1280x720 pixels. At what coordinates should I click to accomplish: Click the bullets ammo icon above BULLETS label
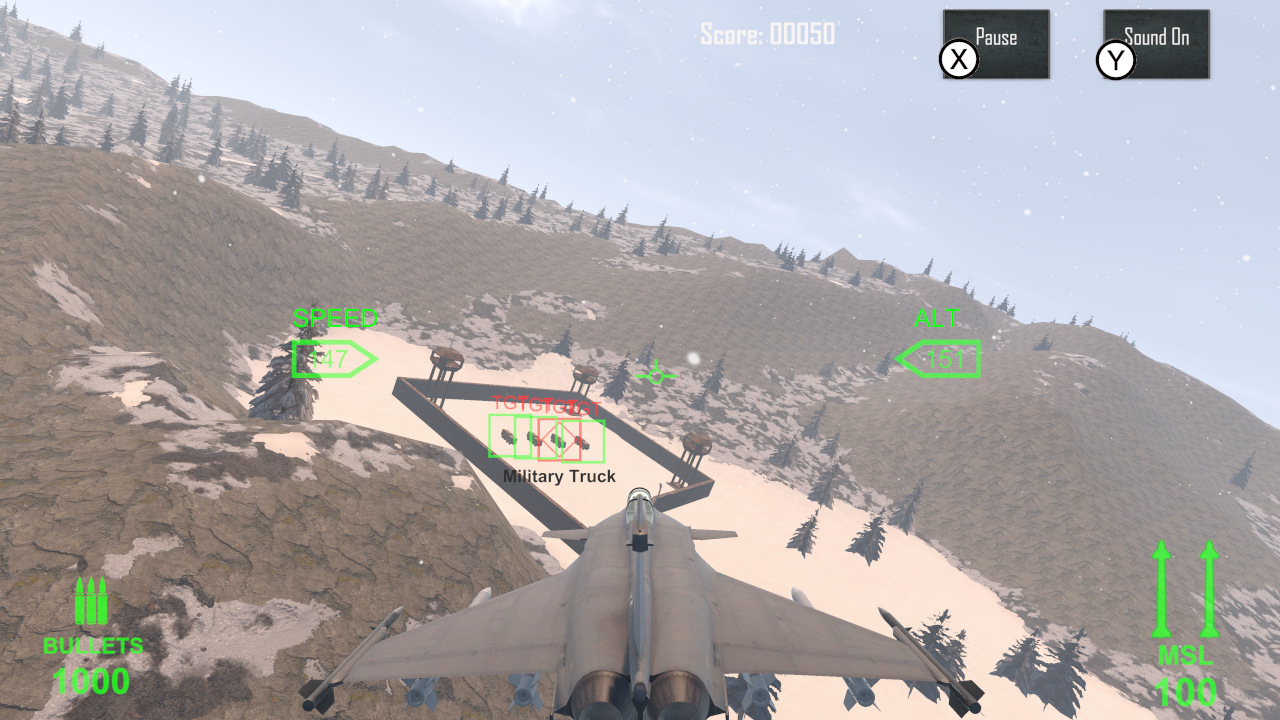90,600
